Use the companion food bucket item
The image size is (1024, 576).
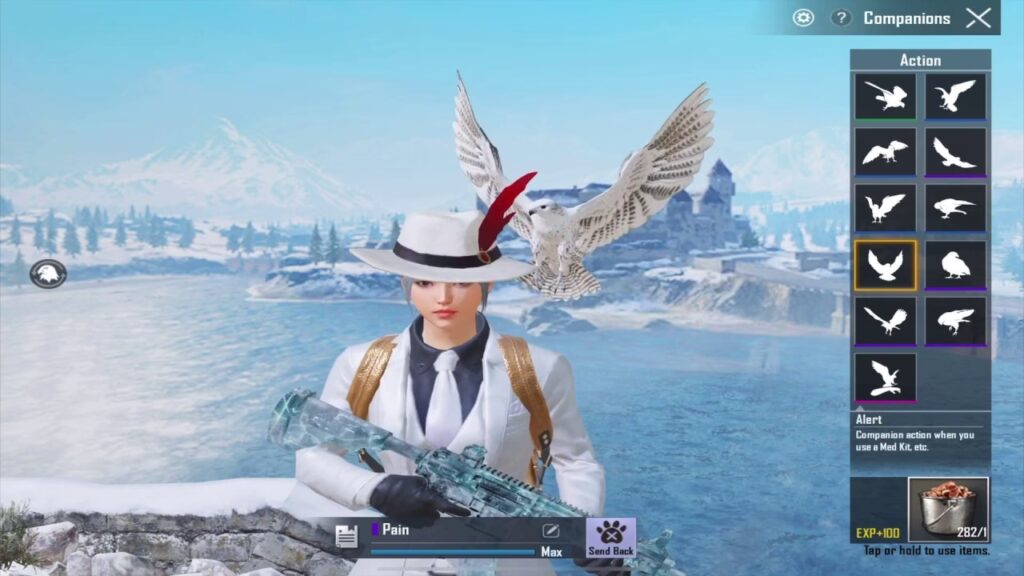pos(948,510)
